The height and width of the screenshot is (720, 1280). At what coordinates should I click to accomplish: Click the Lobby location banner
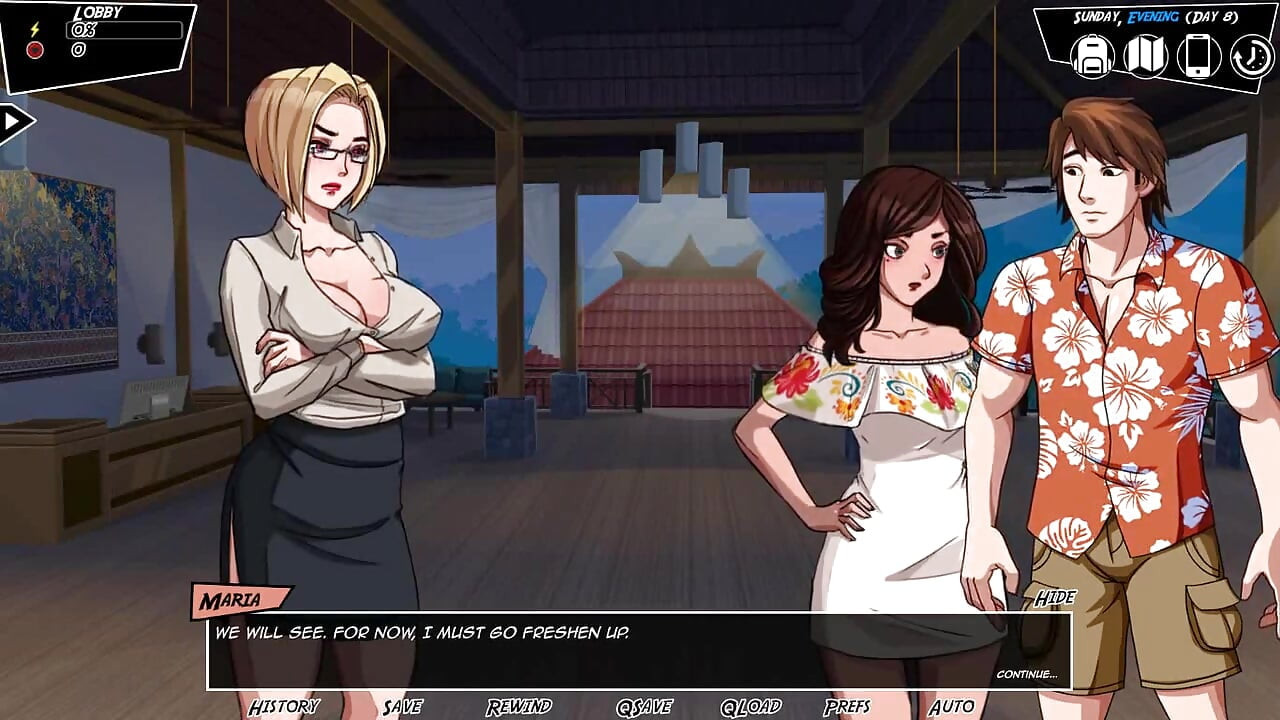[97, 13]
